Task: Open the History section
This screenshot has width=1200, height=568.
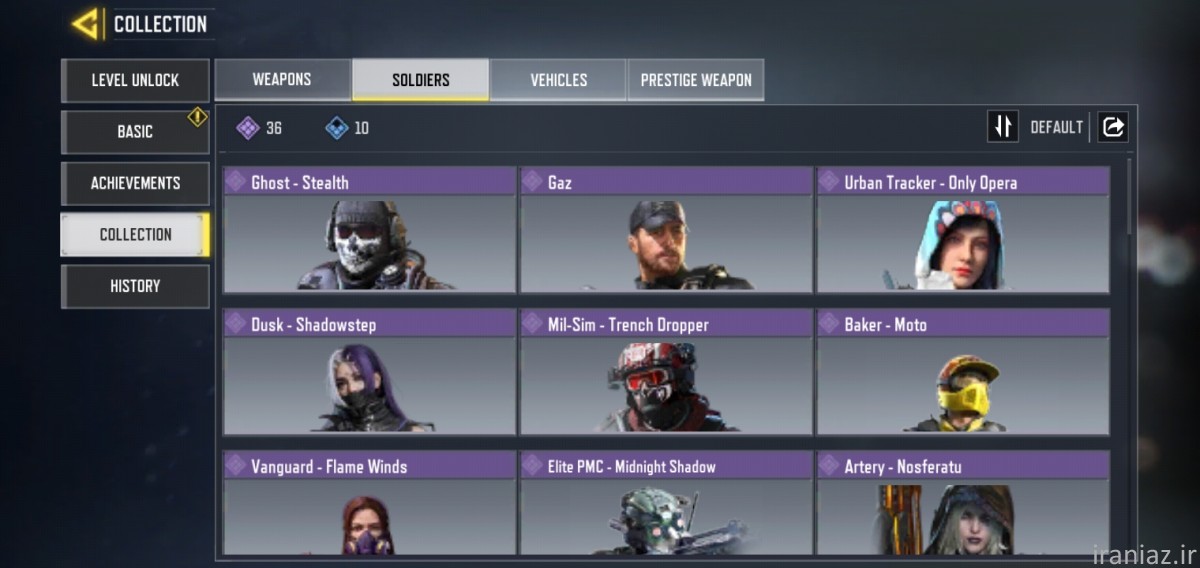Action: click(x=135, y=286)
